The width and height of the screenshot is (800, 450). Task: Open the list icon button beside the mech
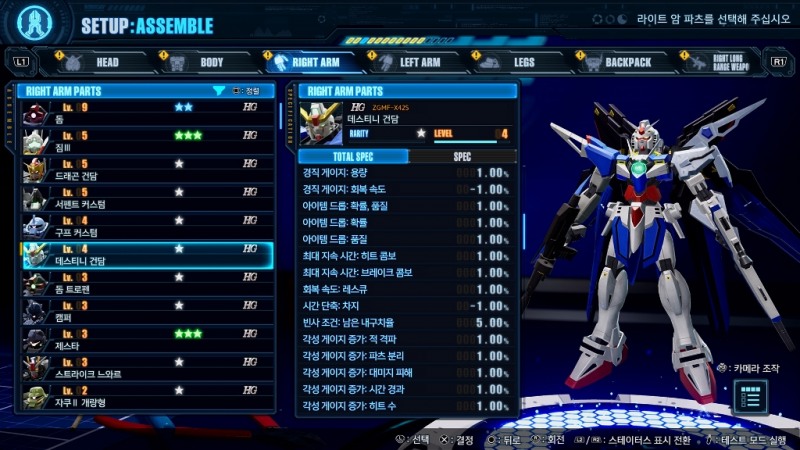point(753,397)
